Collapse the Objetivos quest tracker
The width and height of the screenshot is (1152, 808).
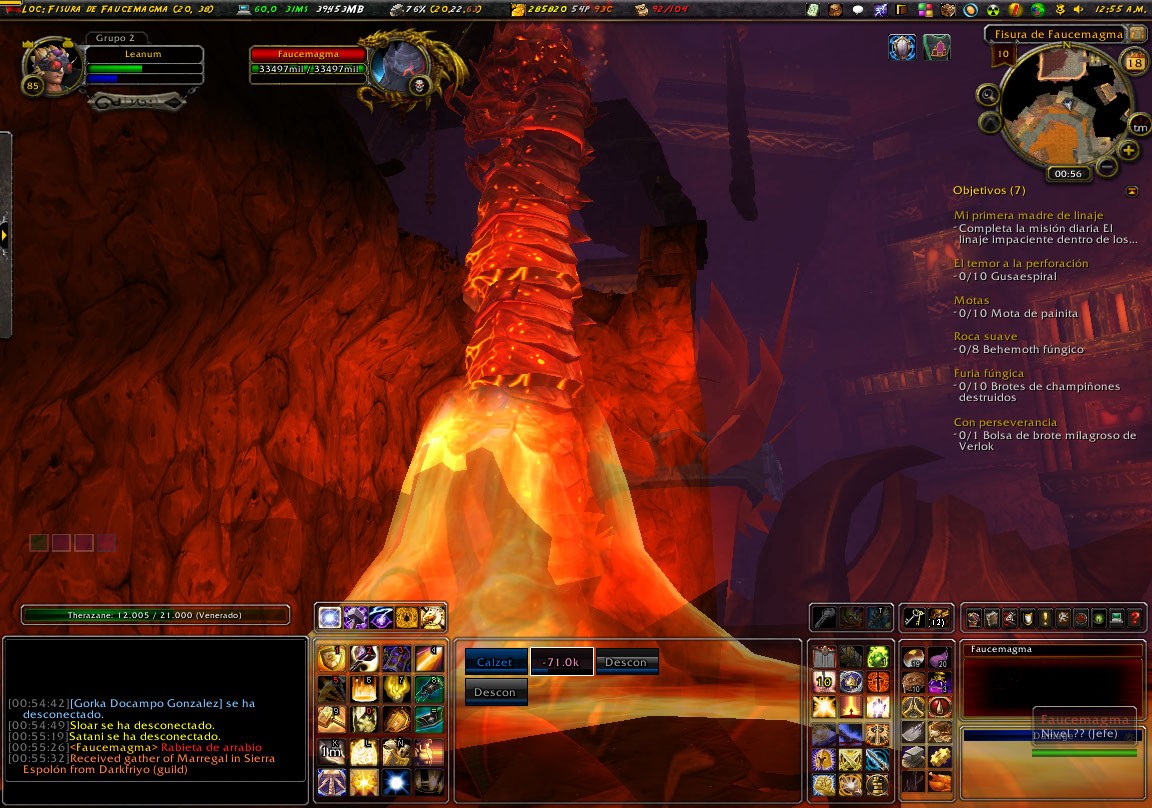1131,190
